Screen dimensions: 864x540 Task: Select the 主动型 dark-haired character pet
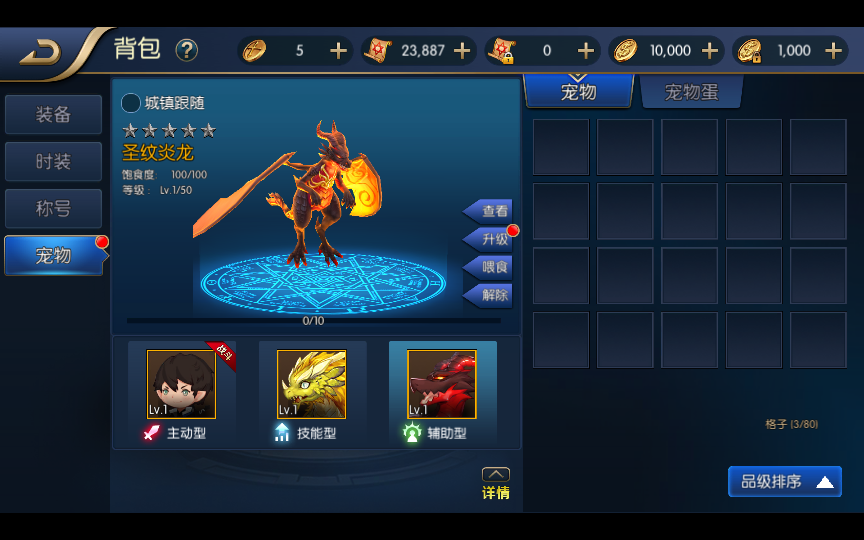point(181,385)
